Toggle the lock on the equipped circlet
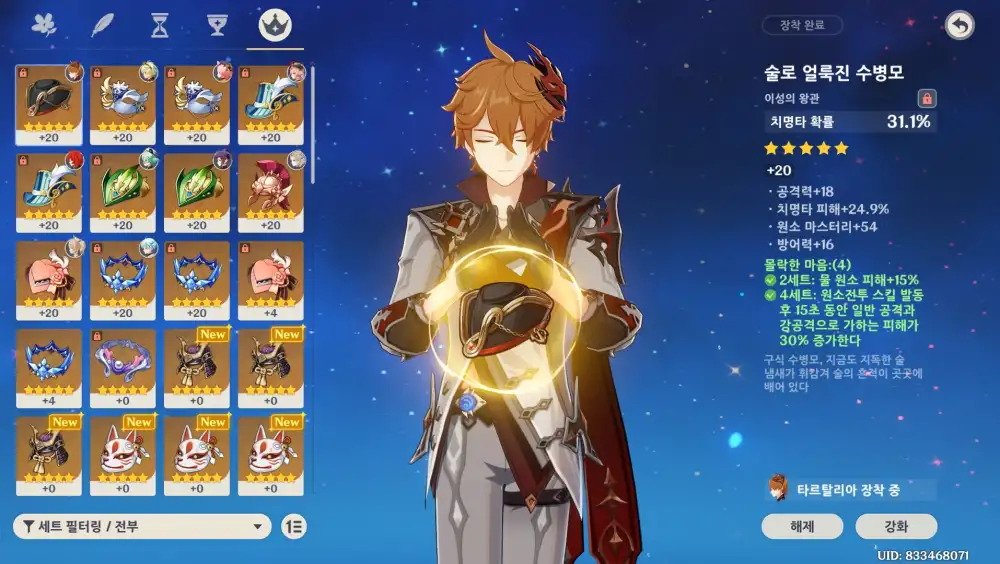The image size is (1000, 564). pos(927,98)
